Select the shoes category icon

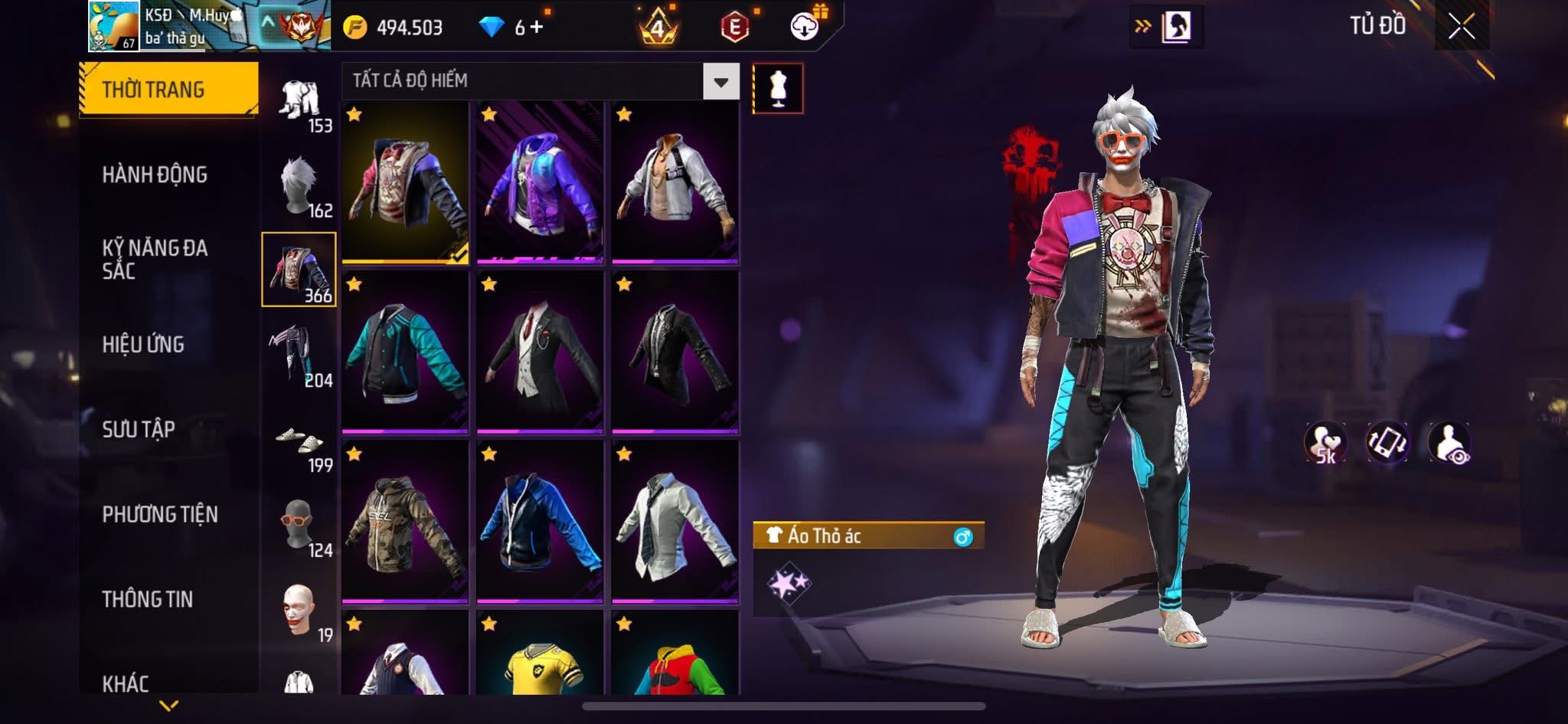299,441
